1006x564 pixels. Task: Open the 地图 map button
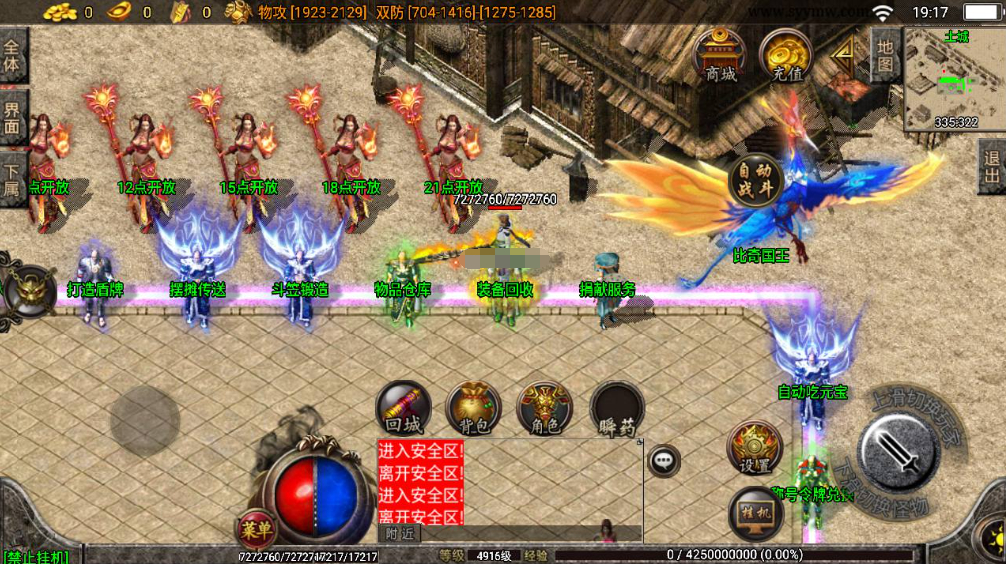[x=884, y=55]
